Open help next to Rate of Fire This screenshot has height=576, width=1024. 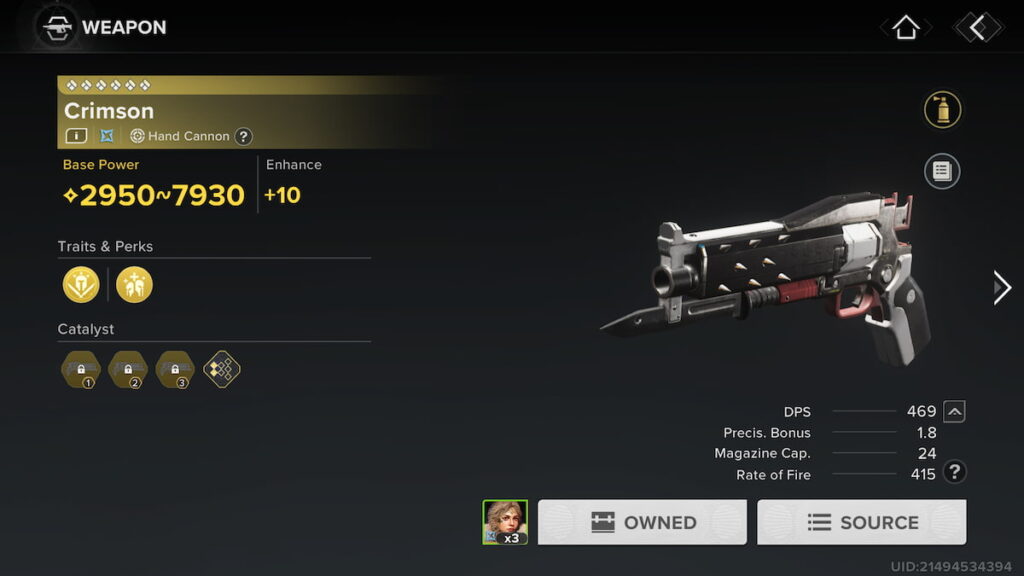click(x=955, y=473)
